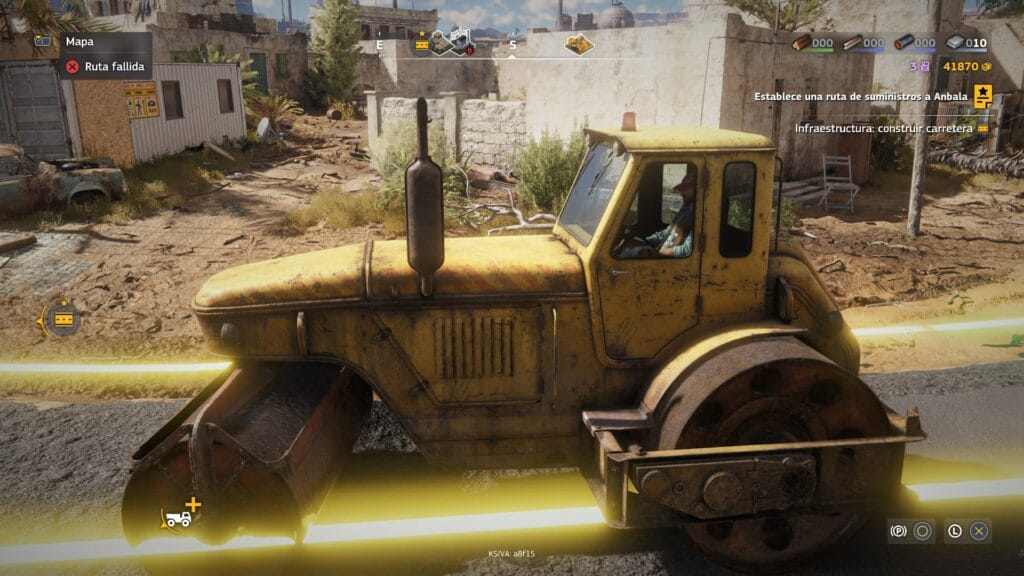1024x576 pixels.
Task: Open the Mapa entry
Action: 78,43
